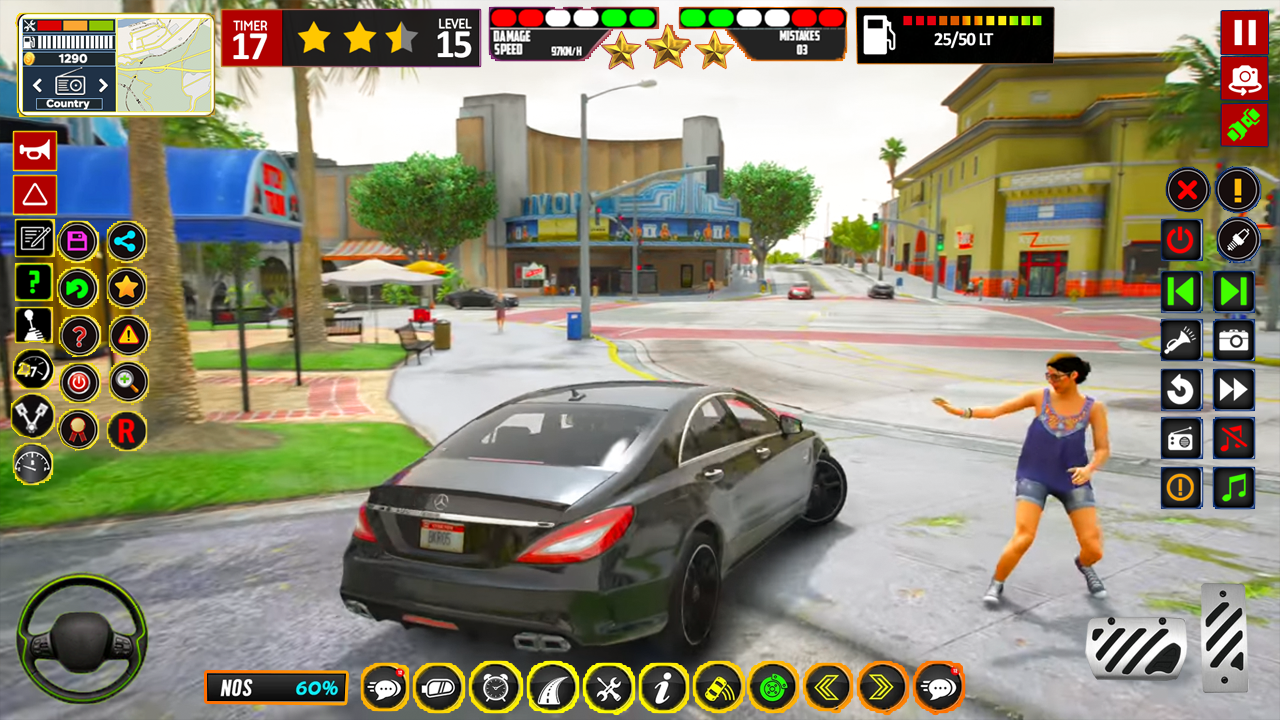
Task: Tap the blue share icon
Action: click(127, 241)
